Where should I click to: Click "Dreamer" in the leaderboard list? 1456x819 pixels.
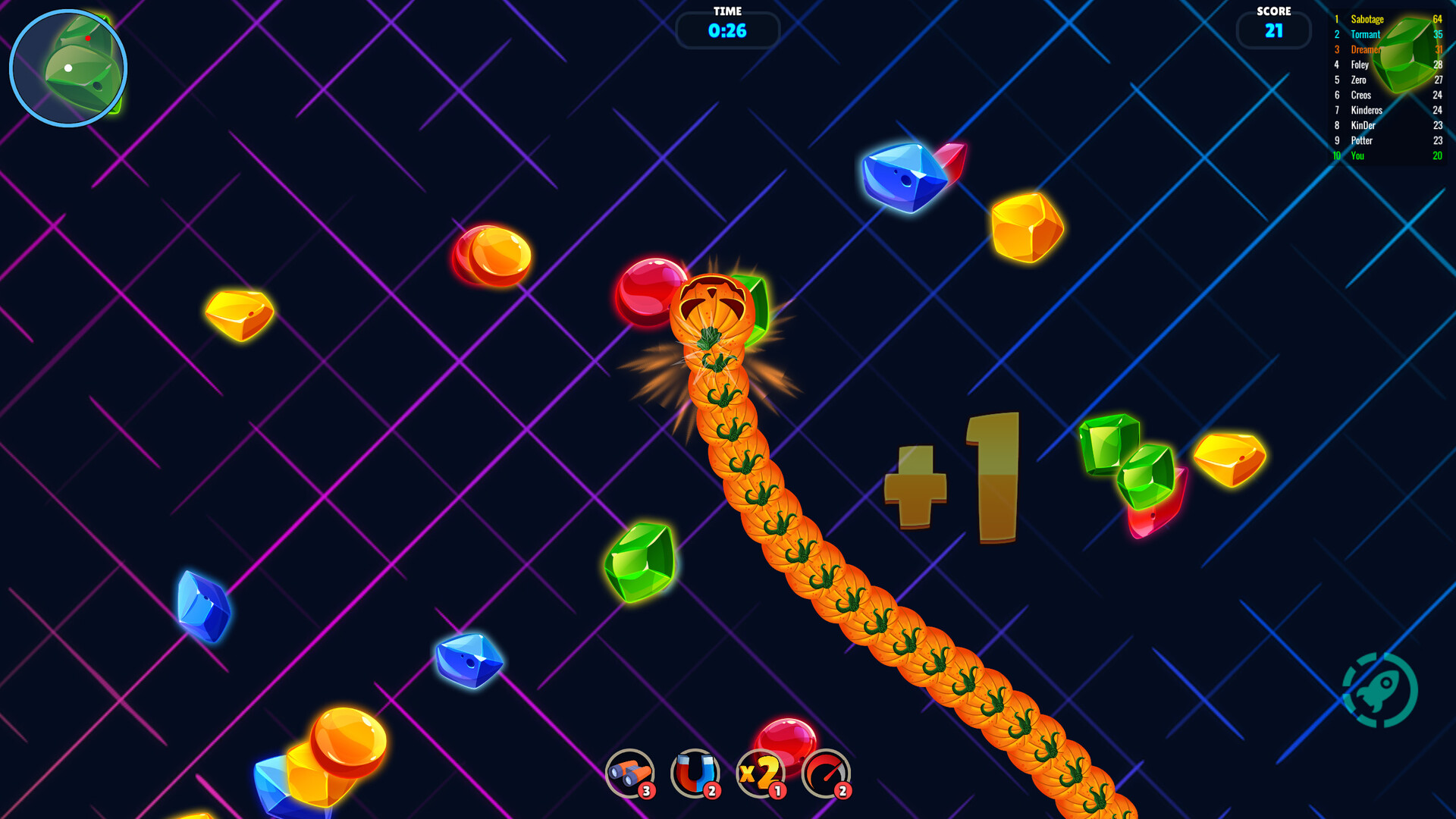coord(1364,49)
